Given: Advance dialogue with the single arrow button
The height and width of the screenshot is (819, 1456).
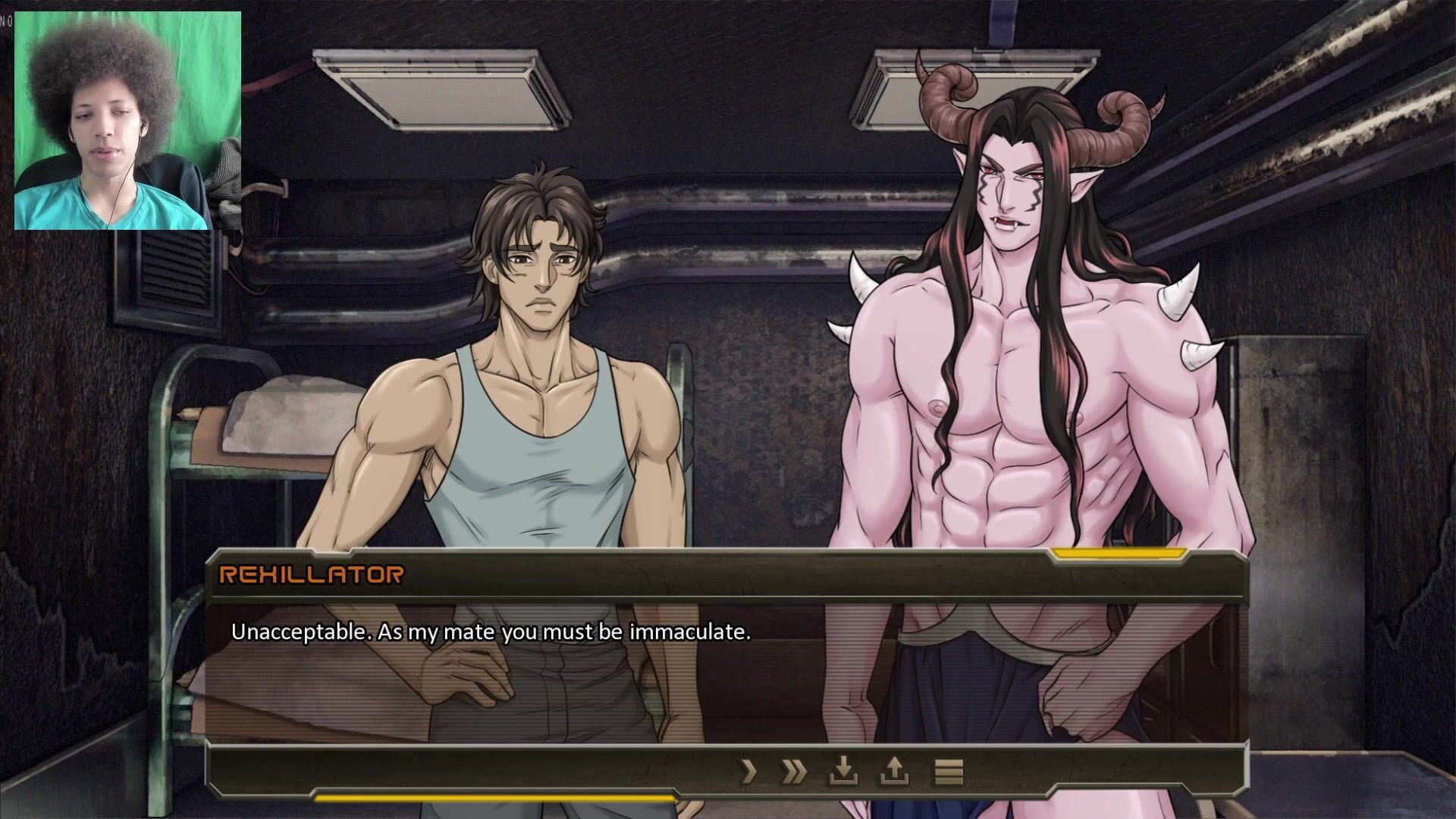Looking at the screenshot, I should click(749, 772).
